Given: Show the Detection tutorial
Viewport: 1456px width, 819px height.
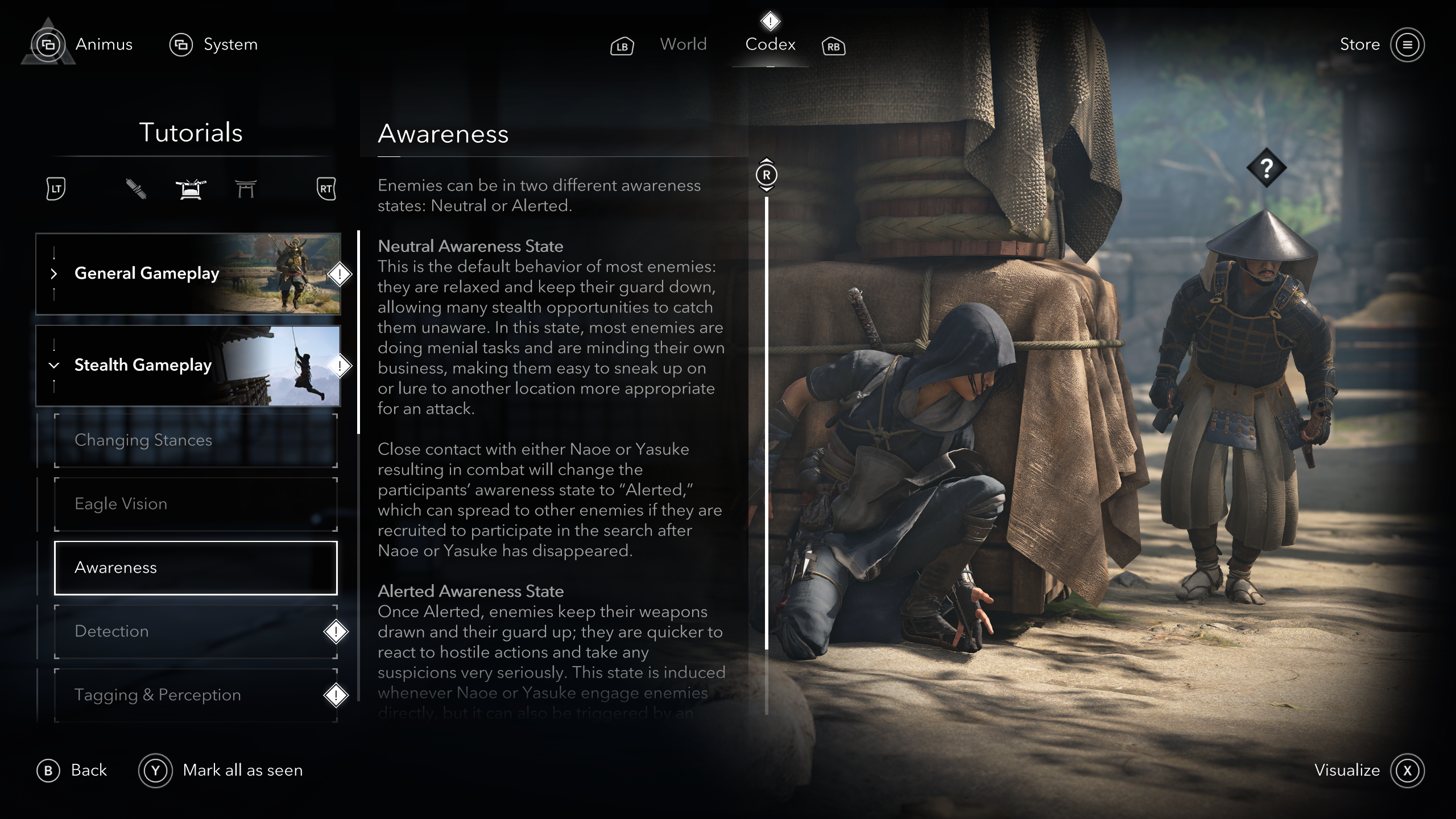Looking at the screenshot, I should (196, 631).
